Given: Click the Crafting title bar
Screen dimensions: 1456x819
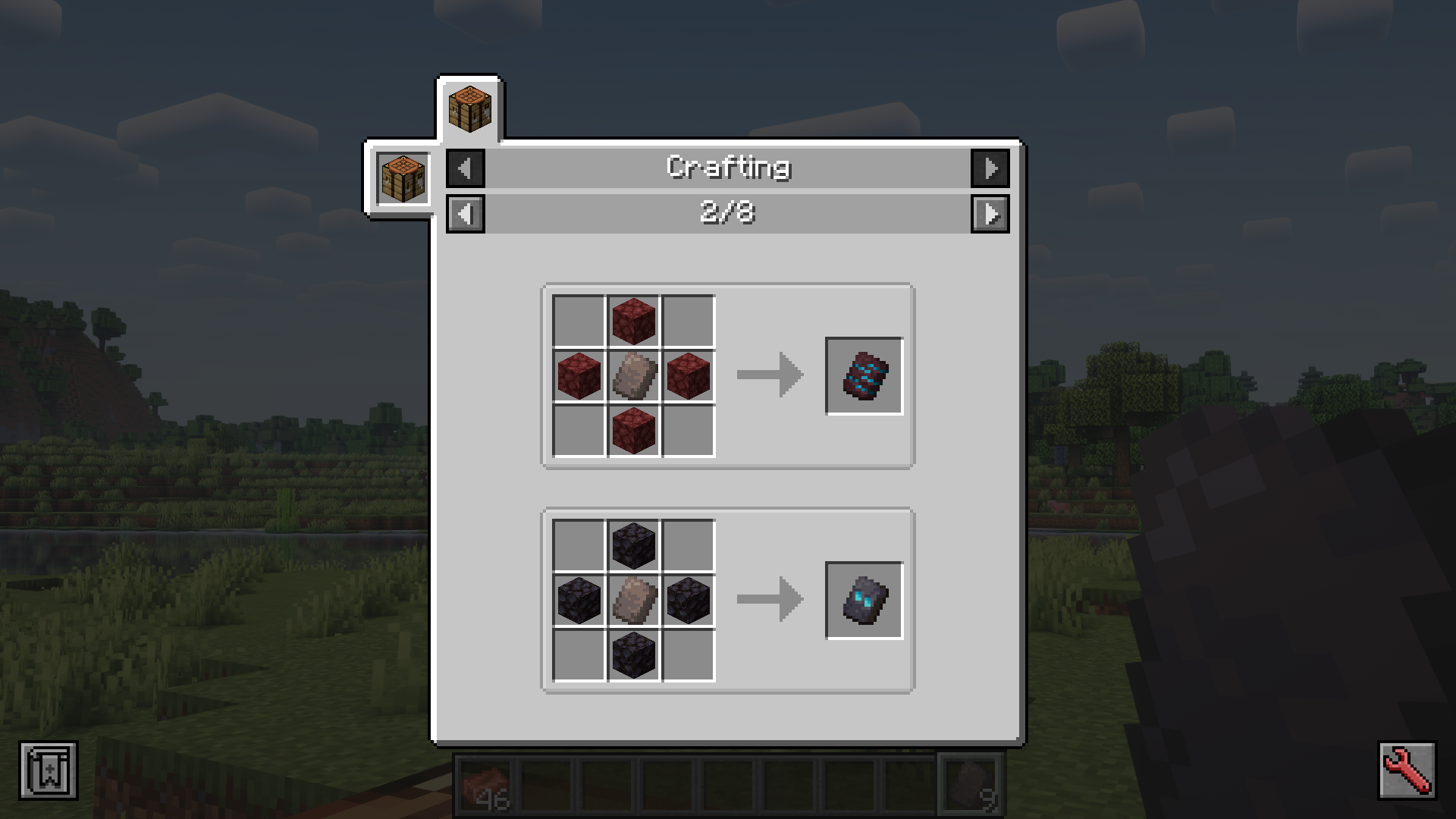Looking at the screenshot, I should [728, 168].
